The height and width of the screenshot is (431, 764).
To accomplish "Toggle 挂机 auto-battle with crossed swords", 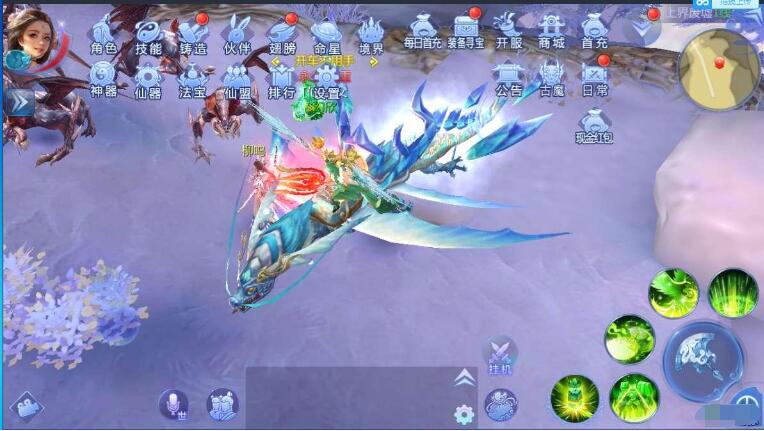I will [499, 355].
